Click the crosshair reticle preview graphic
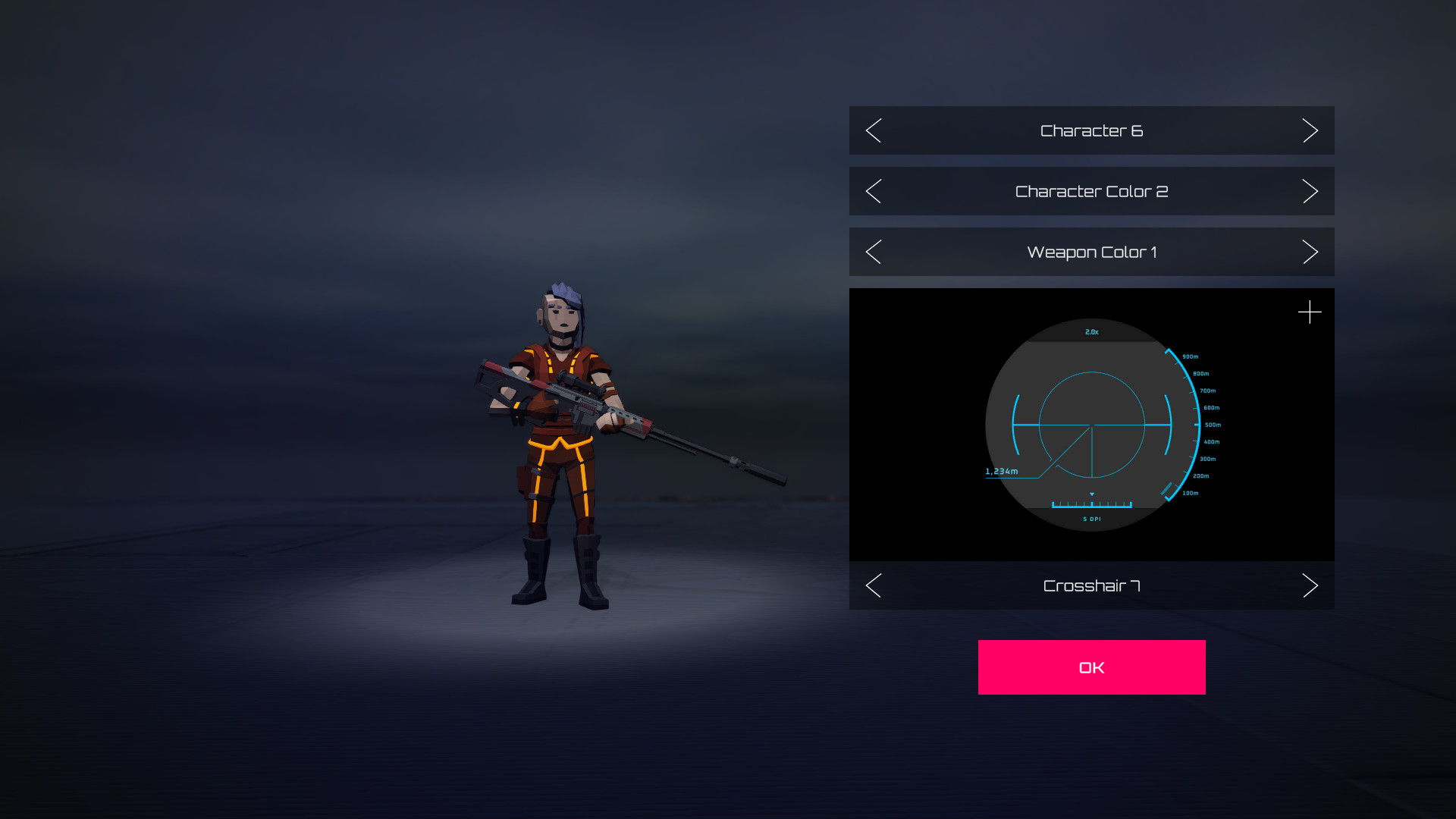 (x=1092, y=425)
